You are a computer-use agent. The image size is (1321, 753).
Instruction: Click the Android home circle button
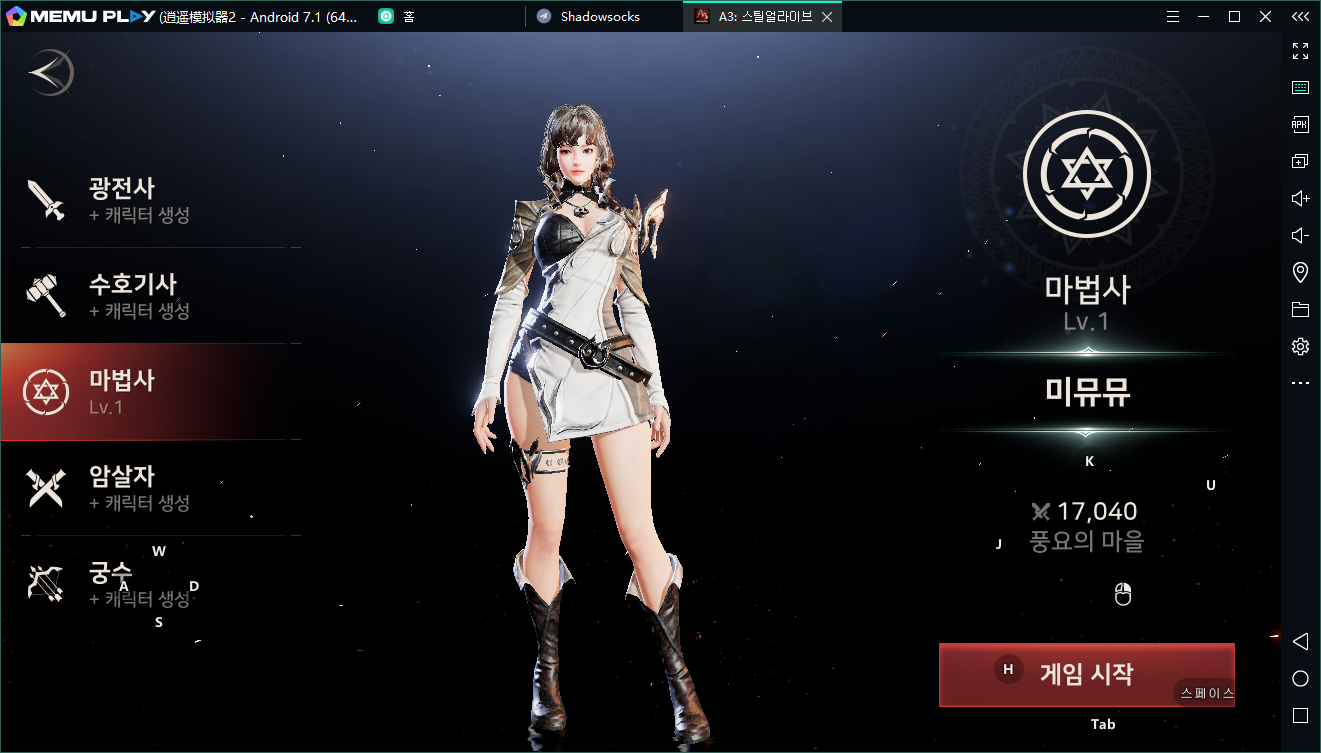click(1300, 678)
